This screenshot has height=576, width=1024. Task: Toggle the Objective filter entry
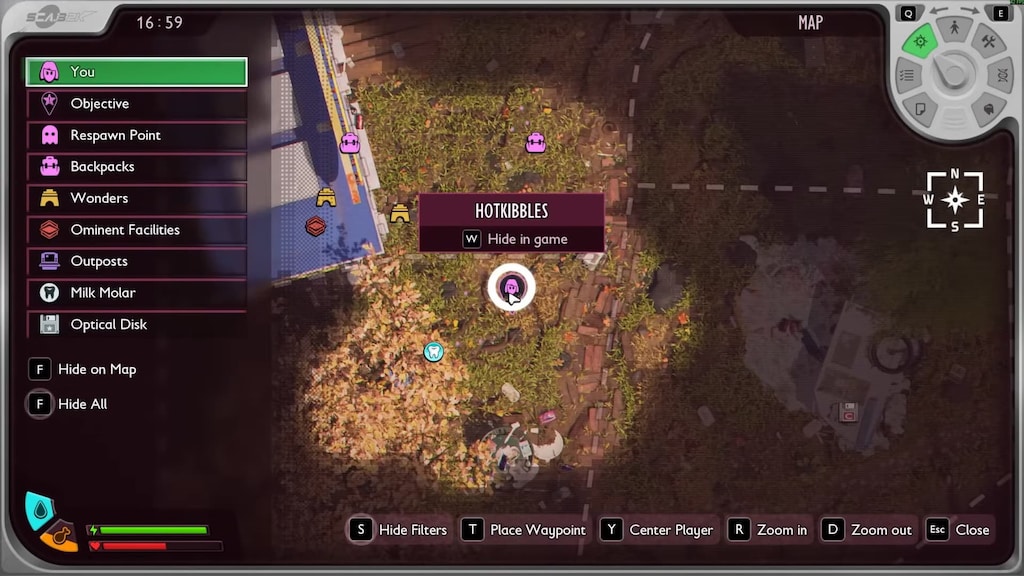136,104
